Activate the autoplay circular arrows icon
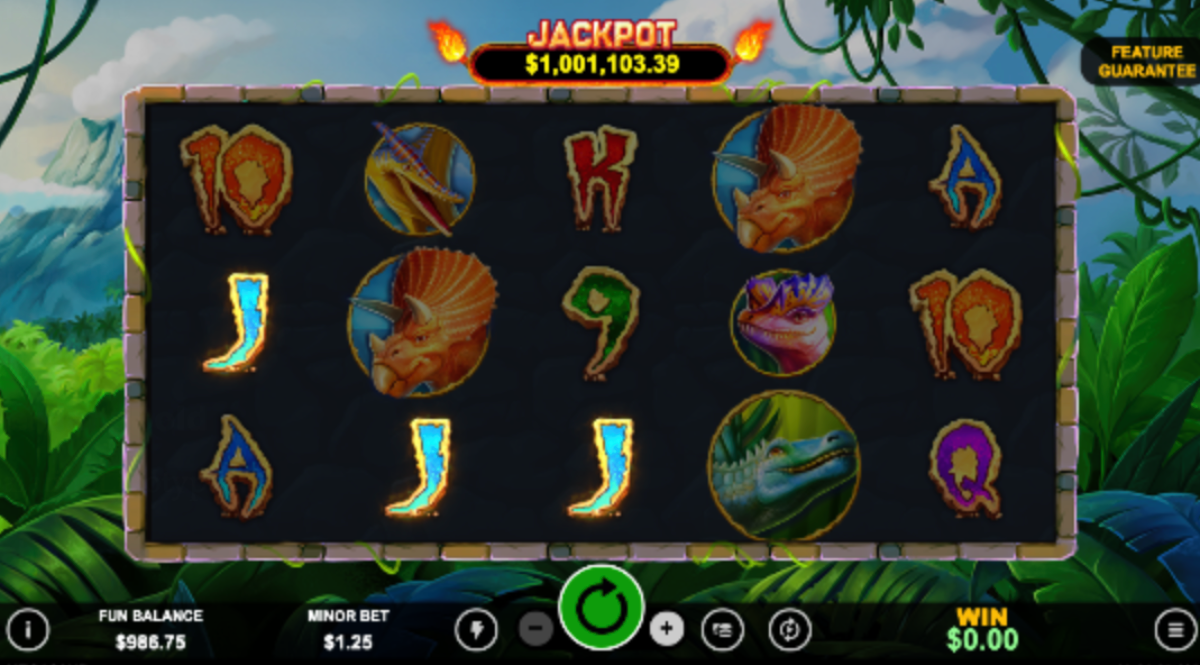The width and height of the screenshot is (1200, 665). pos(789,629)
